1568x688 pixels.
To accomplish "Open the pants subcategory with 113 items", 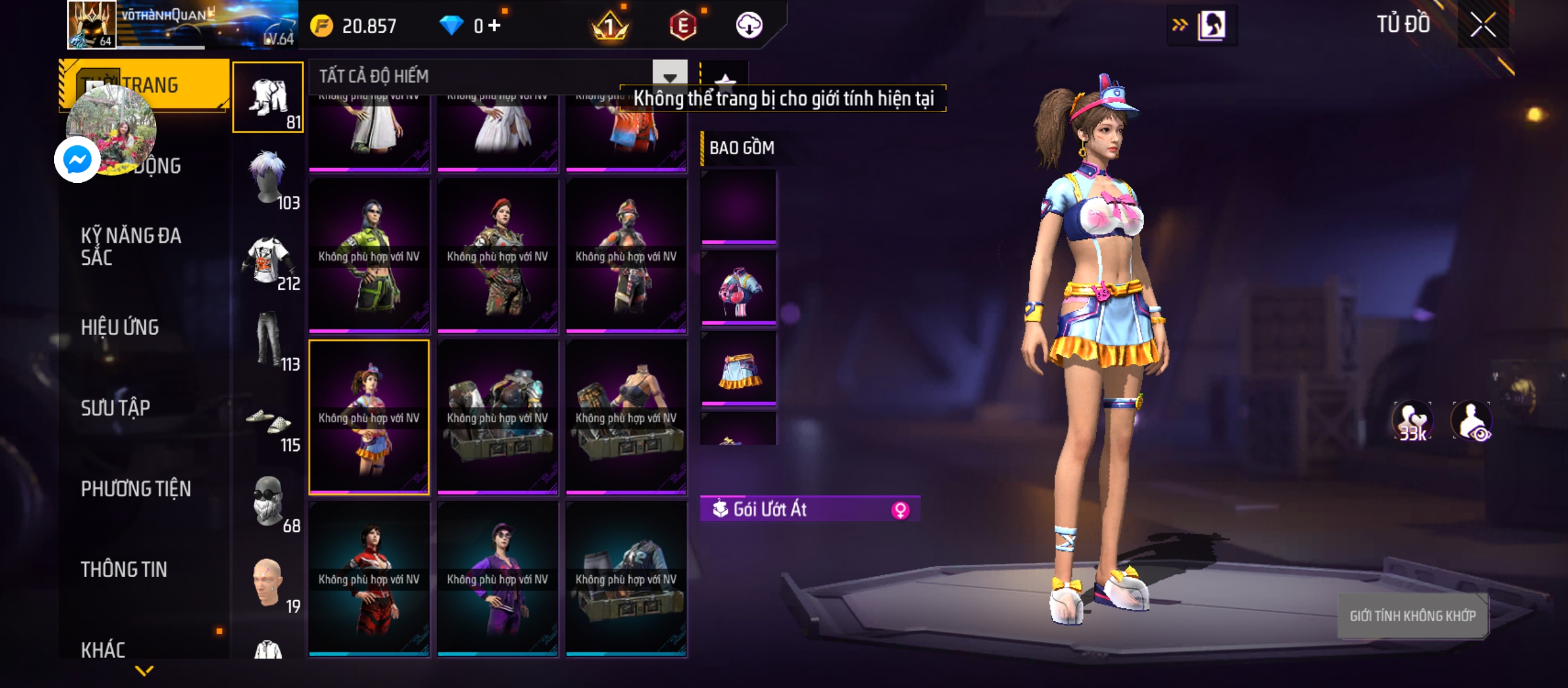I will (x=268, y=340).
